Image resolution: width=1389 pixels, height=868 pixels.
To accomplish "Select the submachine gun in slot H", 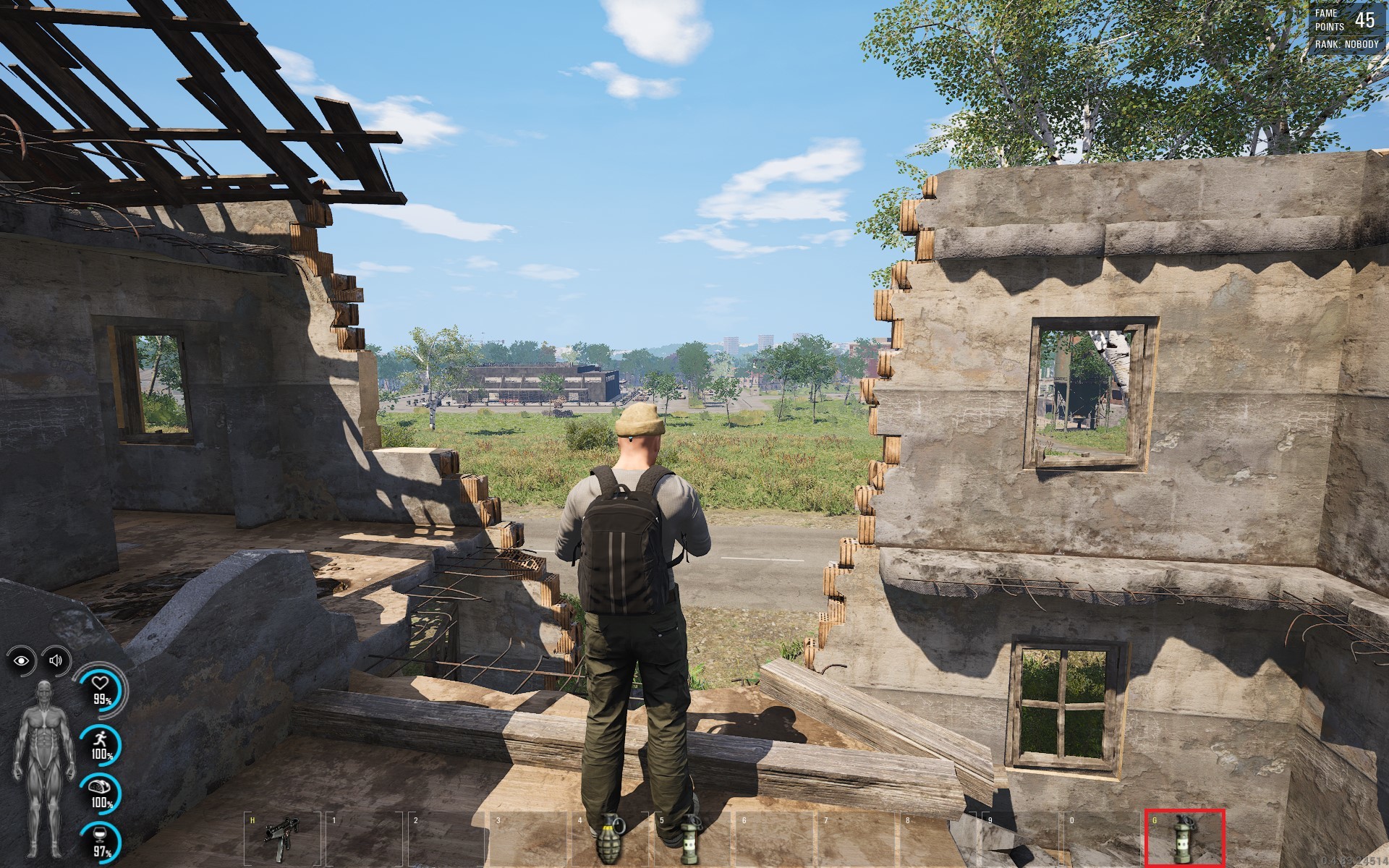I will tap(278, 841).
